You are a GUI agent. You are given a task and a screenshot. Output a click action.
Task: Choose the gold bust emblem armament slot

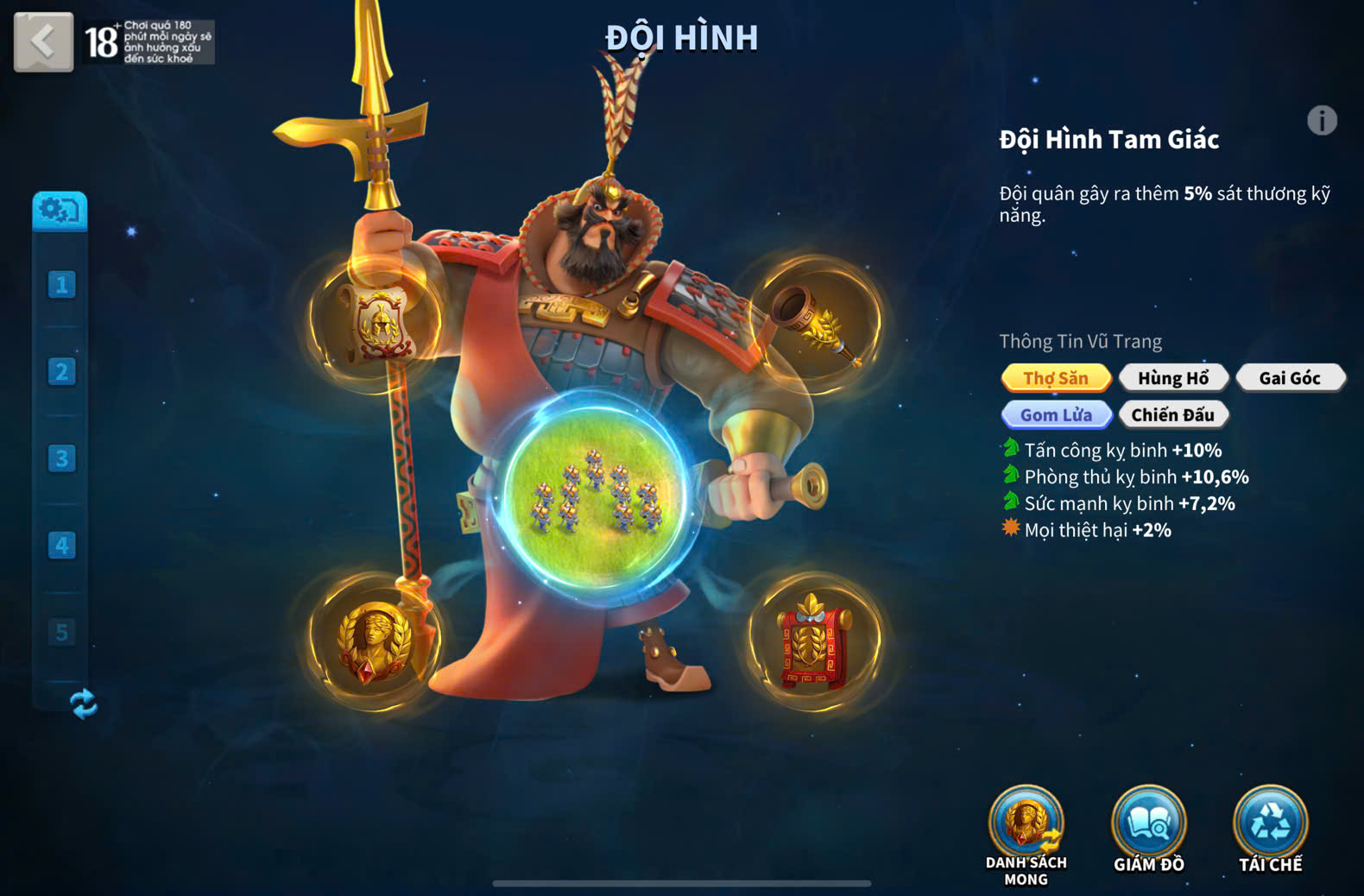375,641
